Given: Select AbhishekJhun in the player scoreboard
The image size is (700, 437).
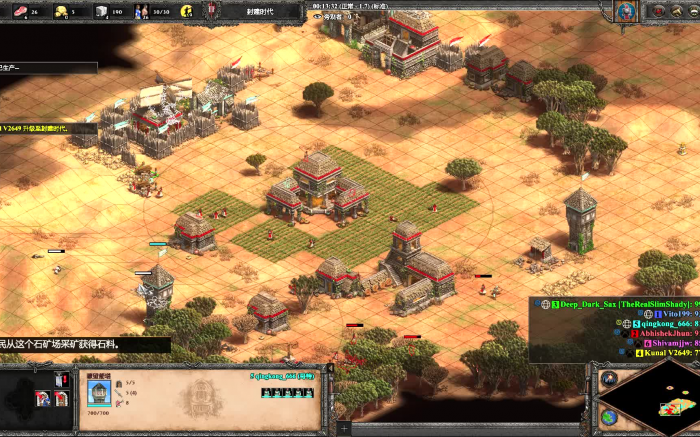Looking at the screenshot, I should [663, 333].
